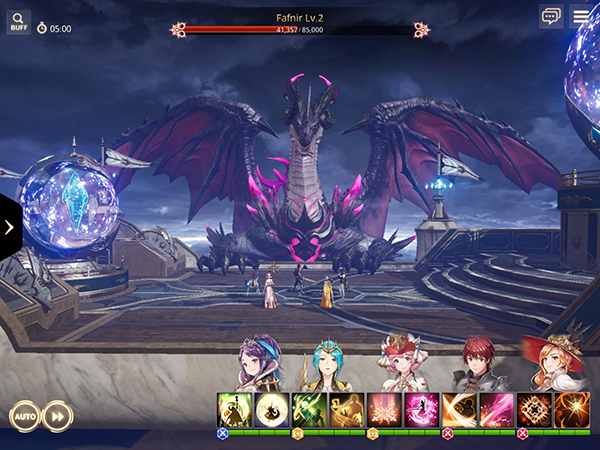Toggle AUTO battle mode
600x450 pixels.
click(x=25, y=415)
